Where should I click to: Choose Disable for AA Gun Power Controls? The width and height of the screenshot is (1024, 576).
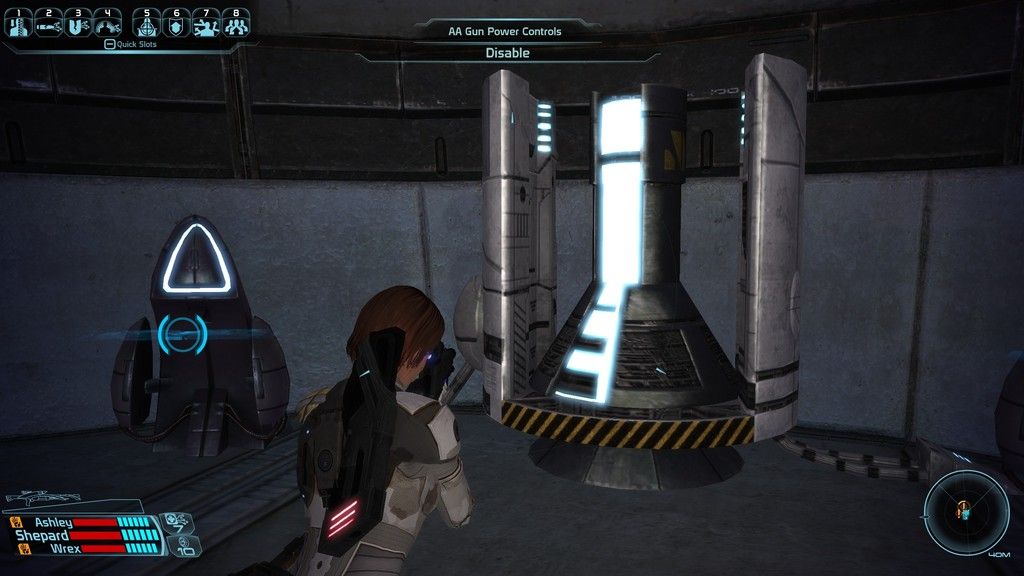pyautogui.click(x=508, y=53)
